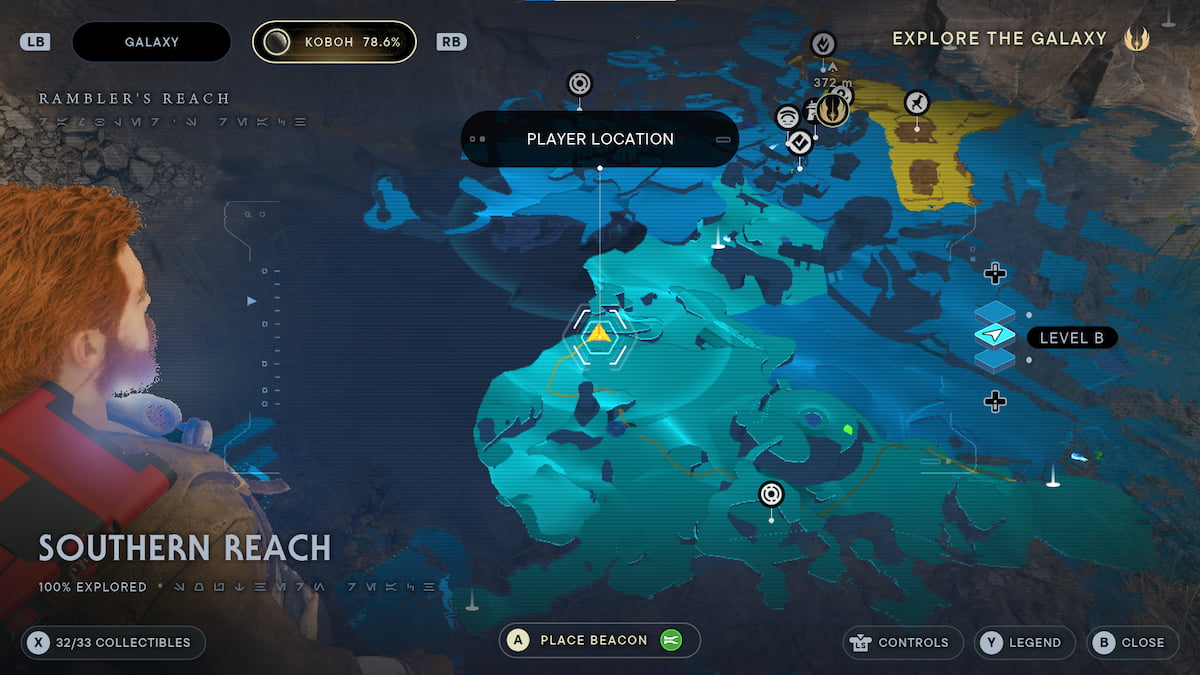Switch to the layer above Level B
The height and width of the screenshot is (675, 1200).
tap(994, 273)
